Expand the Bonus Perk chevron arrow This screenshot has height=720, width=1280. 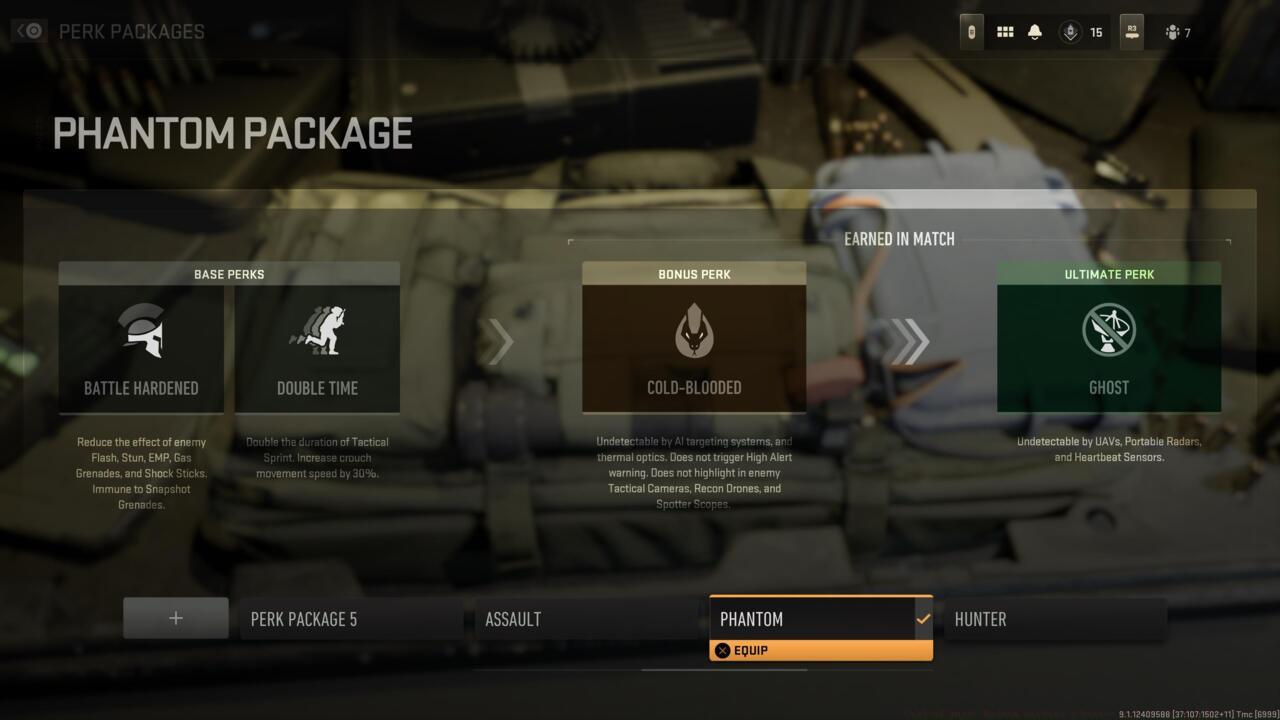tap(500, 342)
